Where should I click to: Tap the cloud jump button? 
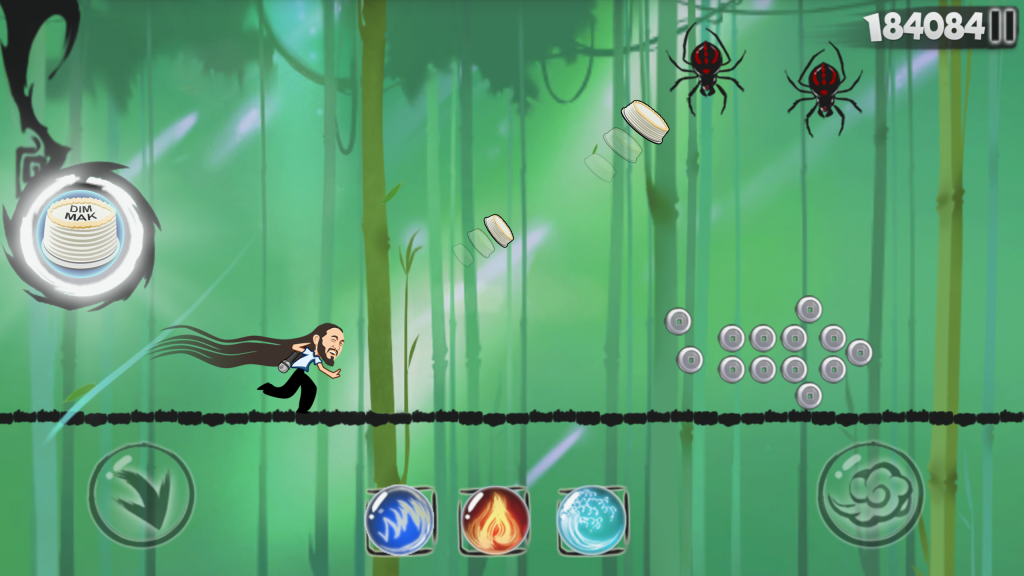coord(870,495)
